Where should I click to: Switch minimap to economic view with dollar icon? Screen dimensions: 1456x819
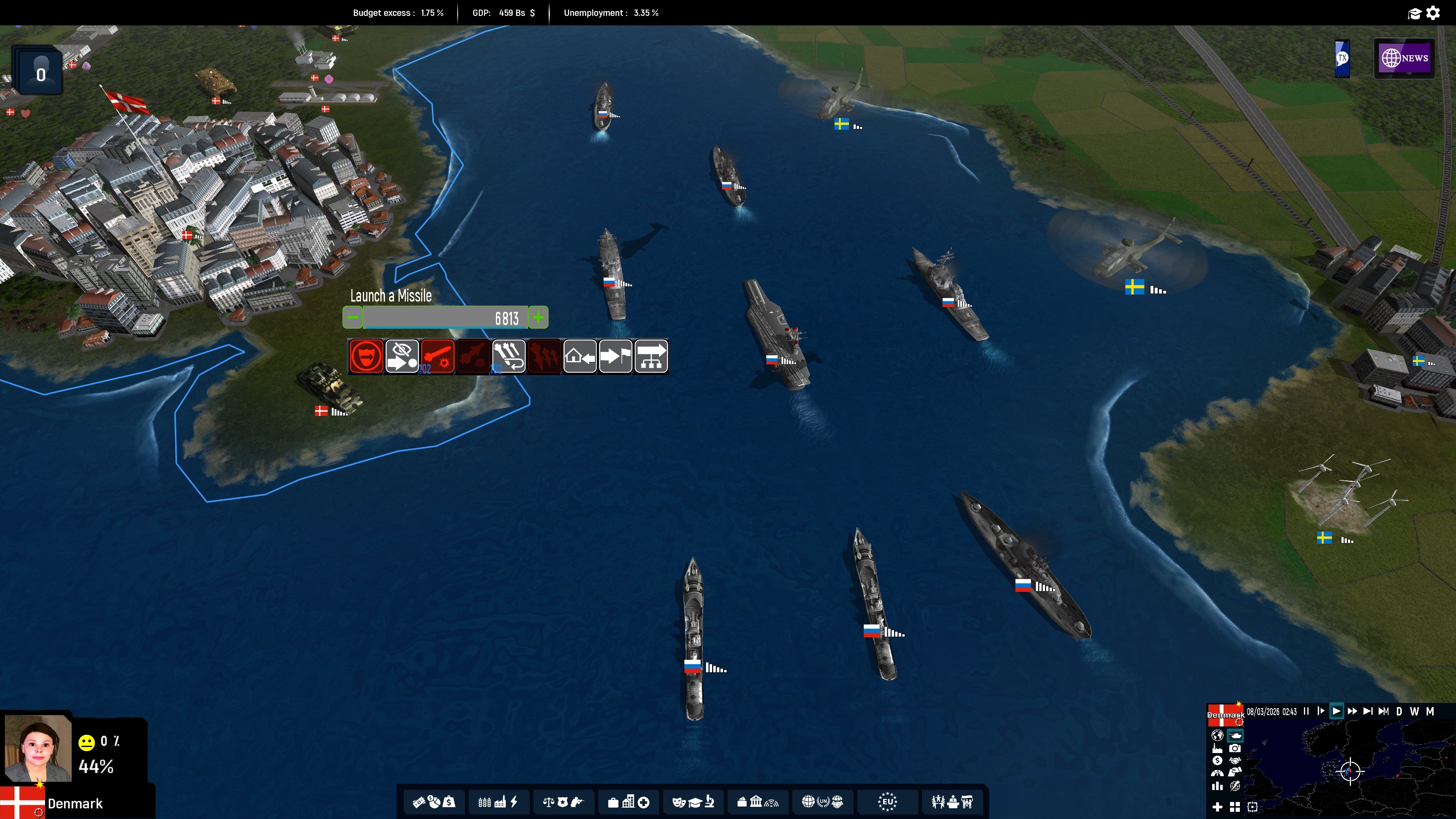click(x=1217, y=761)
